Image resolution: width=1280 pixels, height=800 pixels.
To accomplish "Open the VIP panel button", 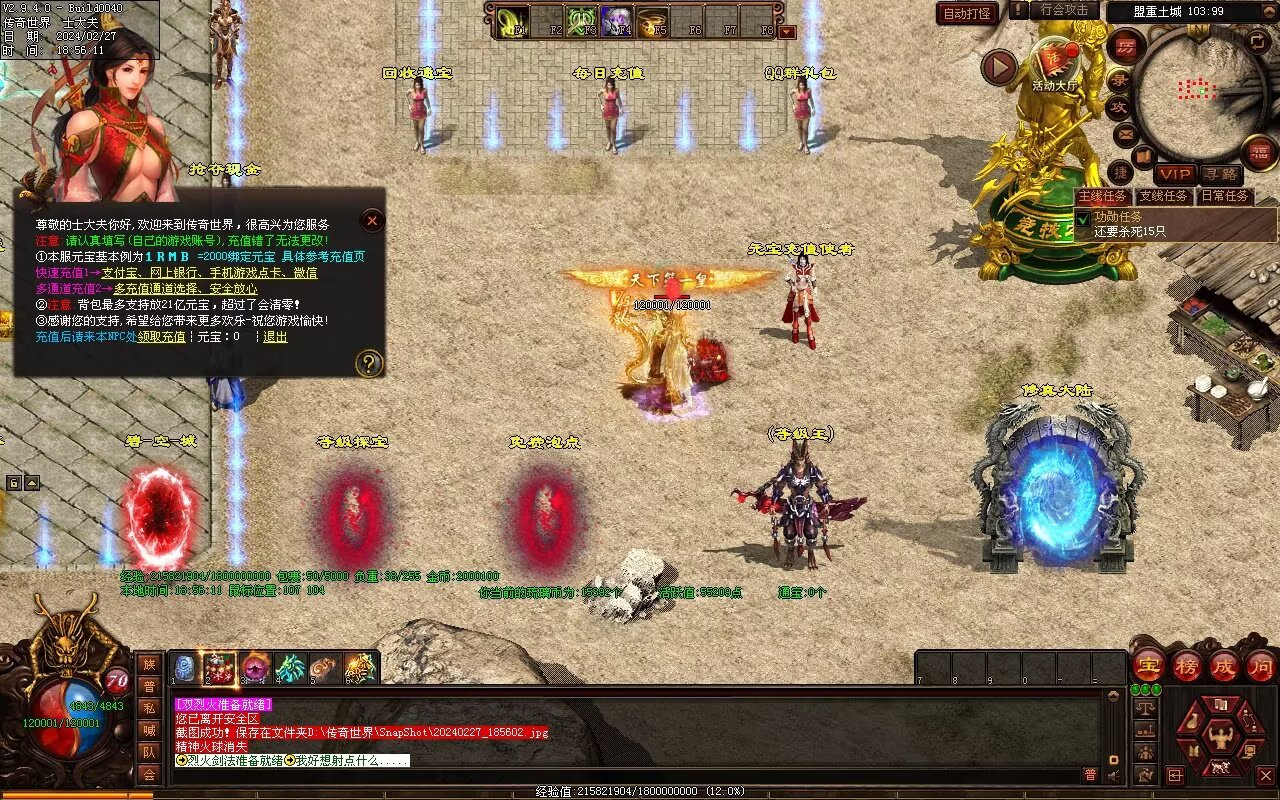I will pyautogui.click(x=1176, y=175).
